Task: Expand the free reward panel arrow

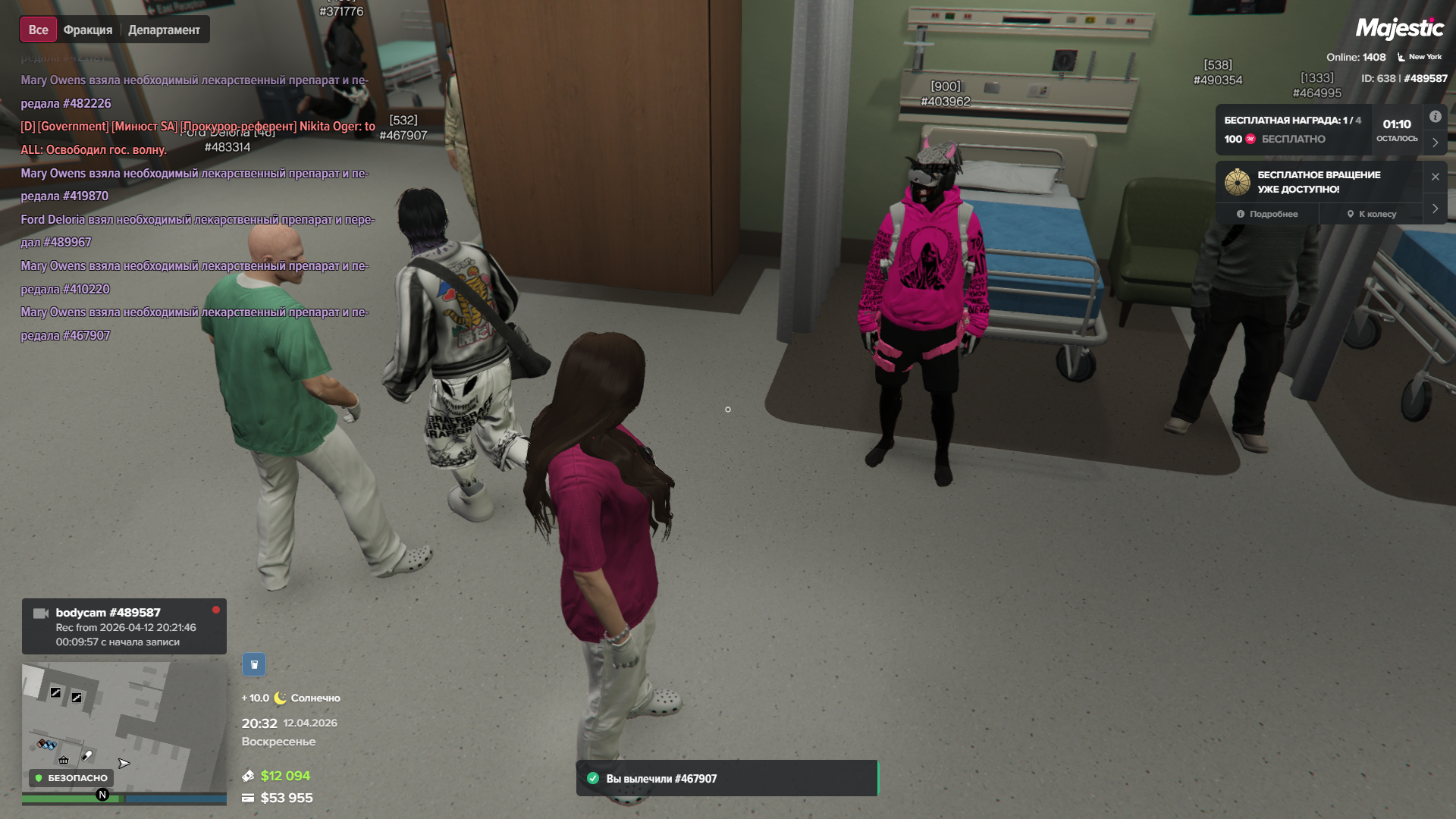Action: 1435,143
